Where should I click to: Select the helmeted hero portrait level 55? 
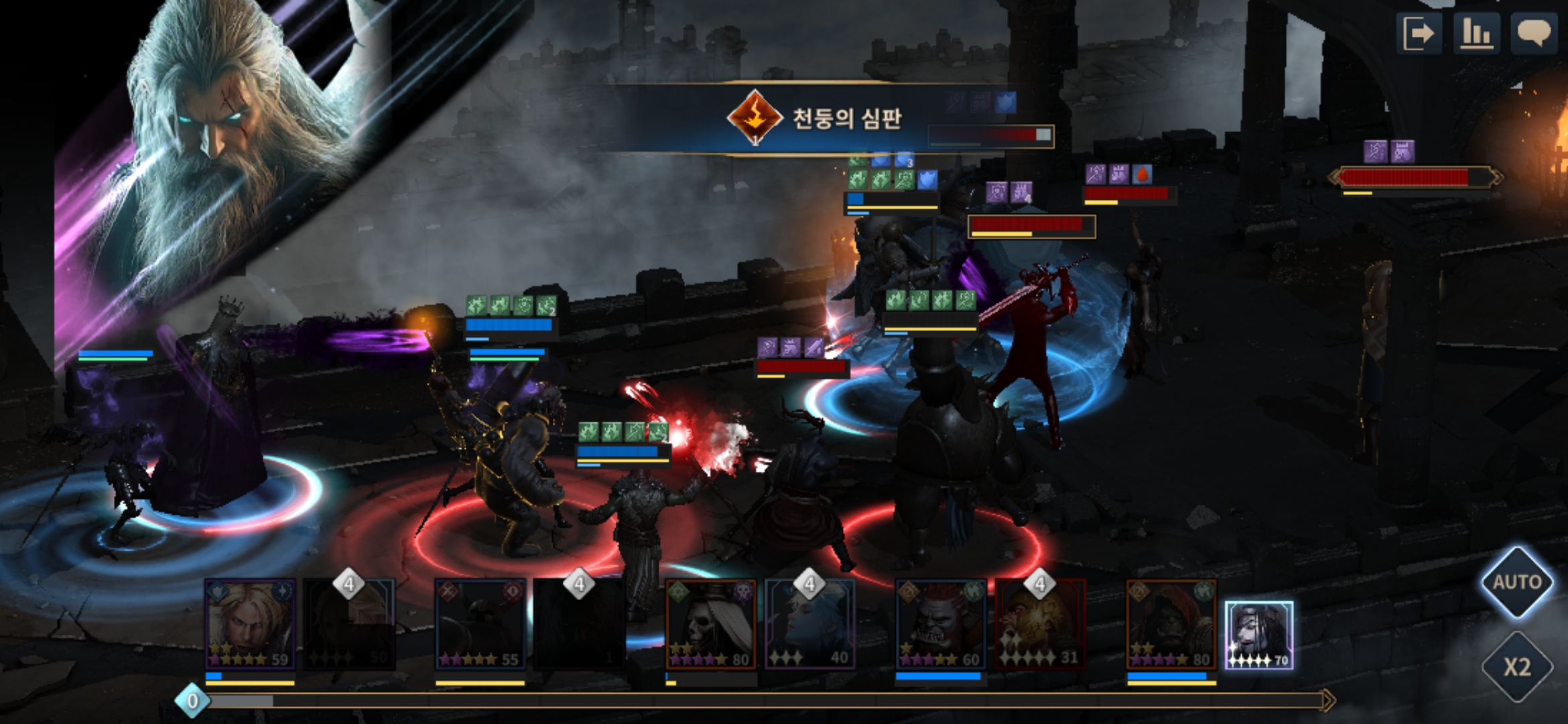click(x=480, y=625)
